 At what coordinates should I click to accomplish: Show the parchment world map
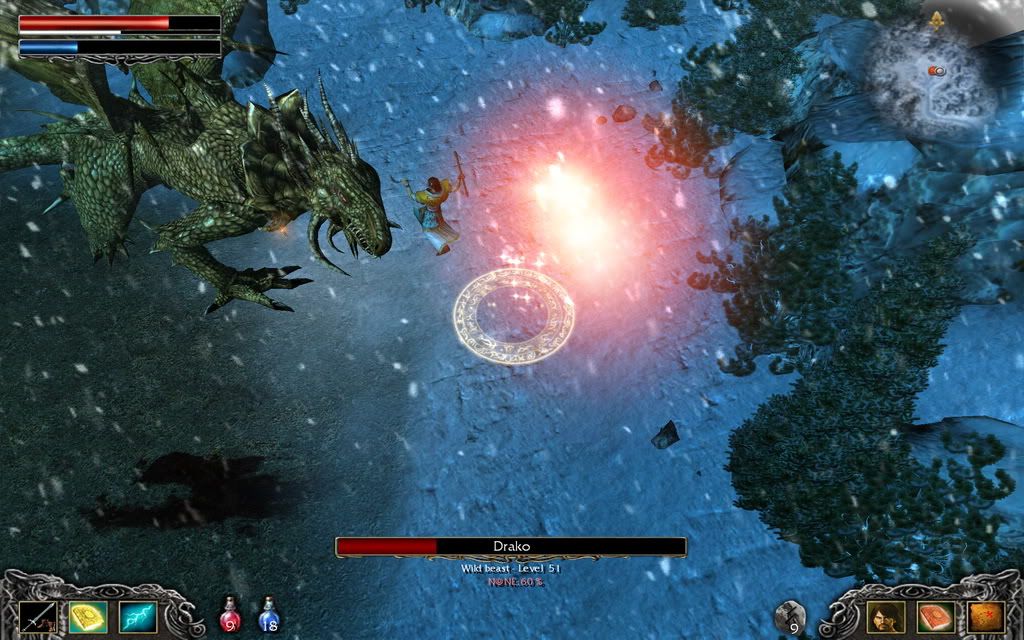(x=985, y=616)
